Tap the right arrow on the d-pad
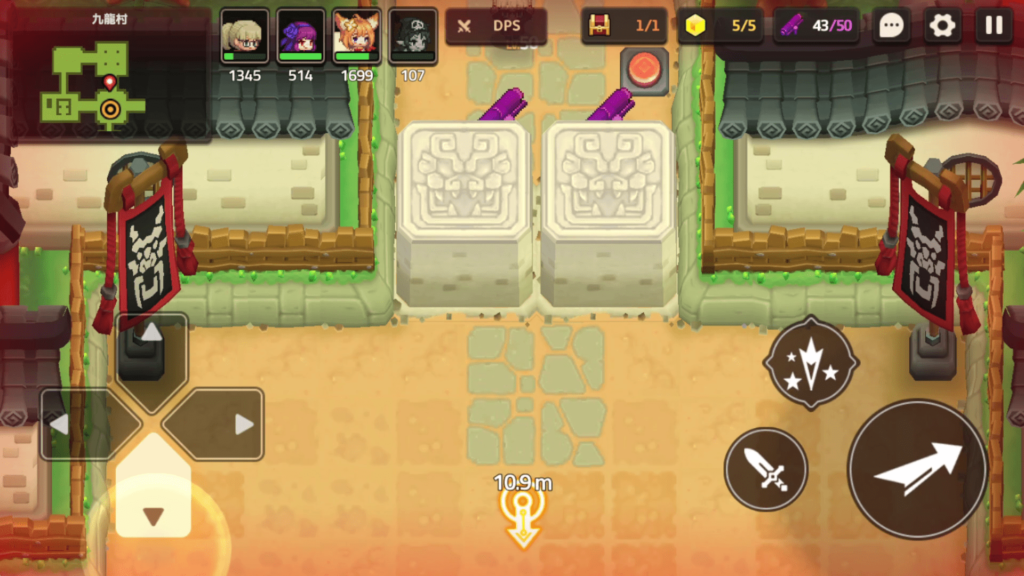 tap(227, 424)
